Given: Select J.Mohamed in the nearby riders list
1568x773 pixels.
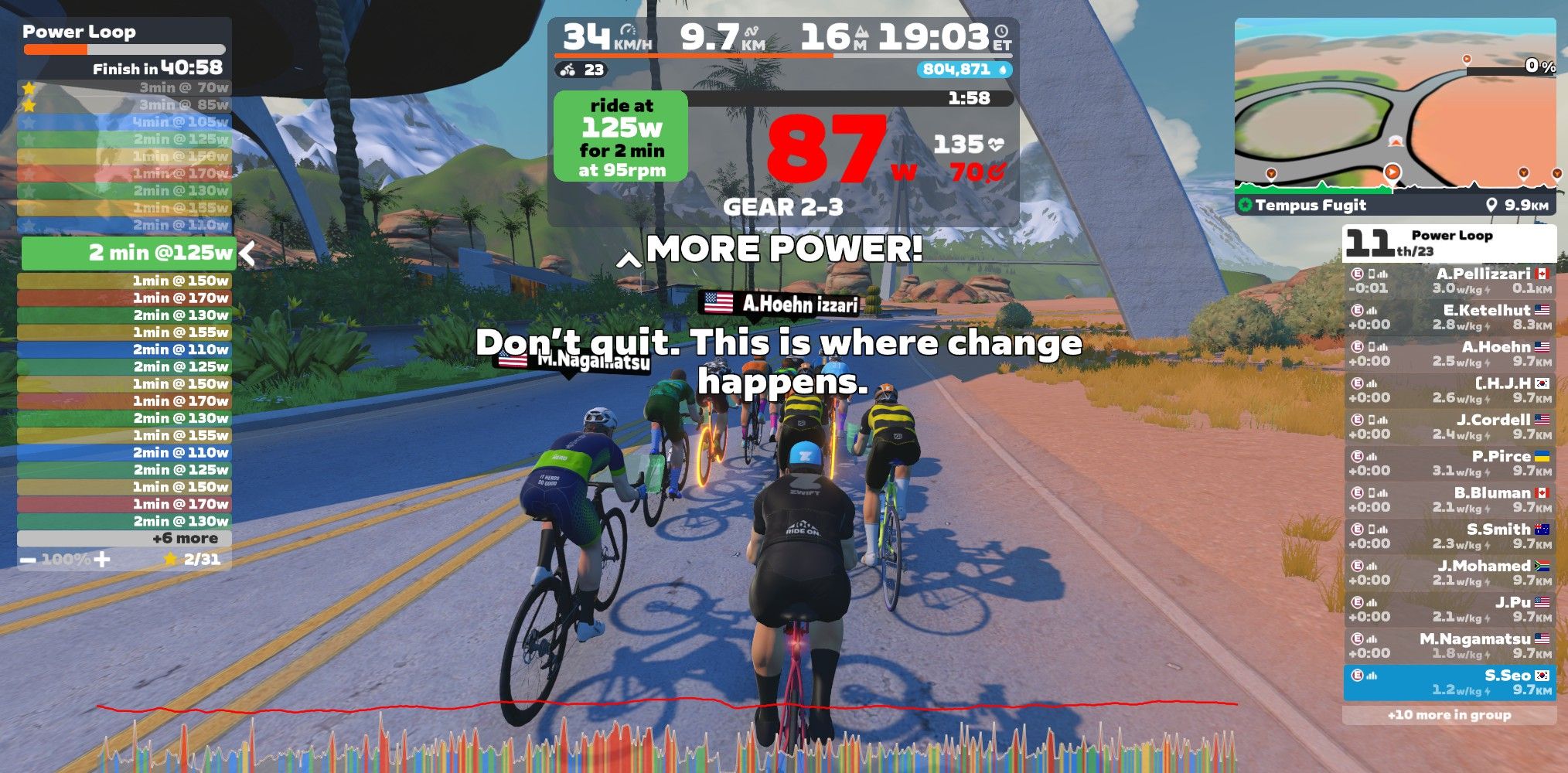Looking at the screenshot, I should pos(1449,573).
